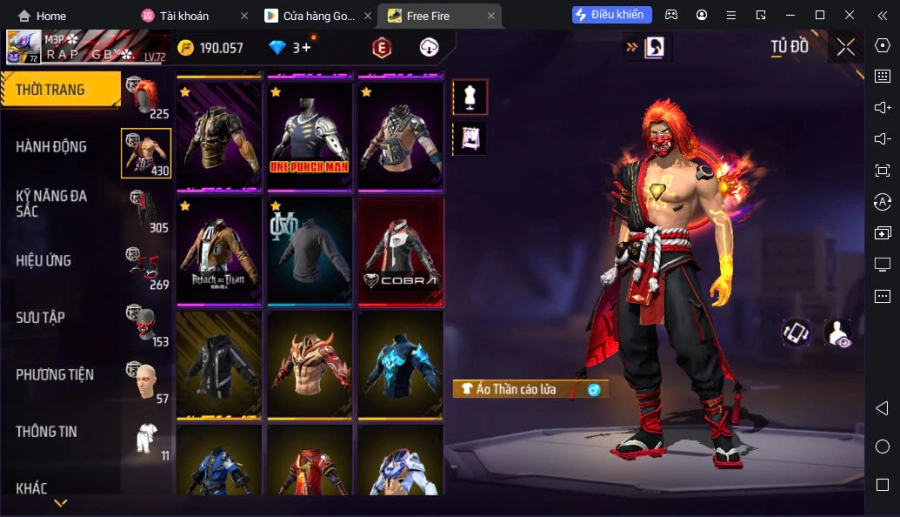Open the diamond top-up counter
The width and height of the screenshot is (900, 517).
tap(291, 48)
